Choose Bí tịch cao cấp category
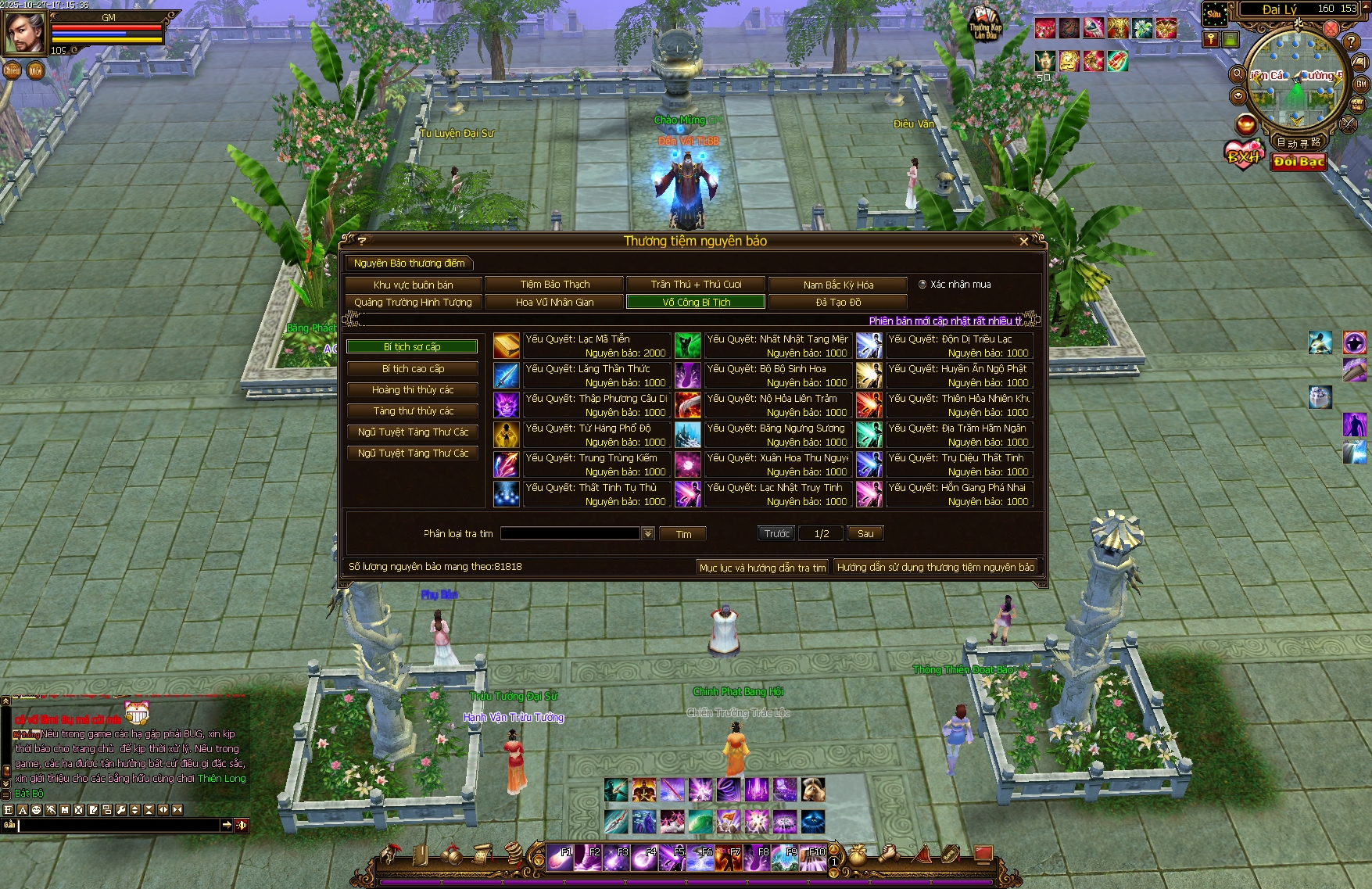Viewport: 1372px width, 889px height. tap(413, 369)
